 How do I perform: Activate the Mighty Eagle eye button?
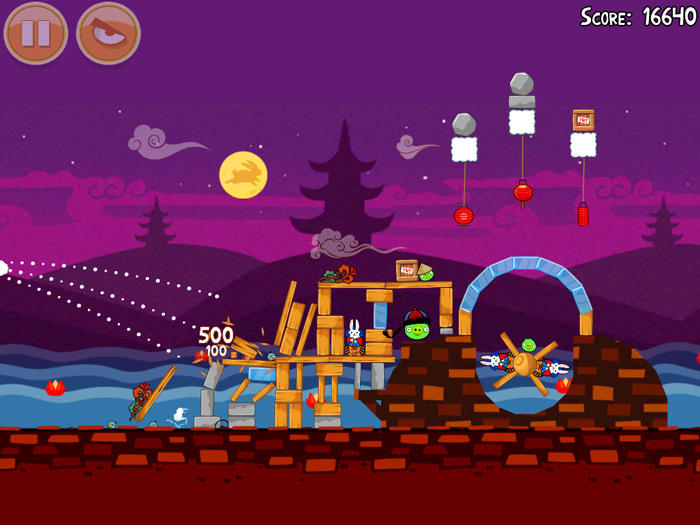pos(108,33)
